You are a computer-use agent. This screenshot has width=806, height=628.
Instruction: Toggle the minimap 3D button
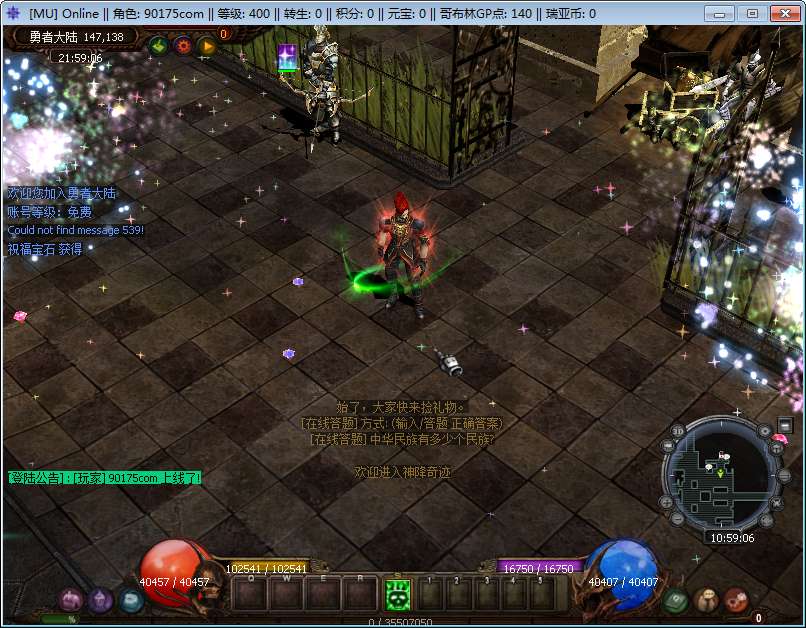[x=677, y=432]
